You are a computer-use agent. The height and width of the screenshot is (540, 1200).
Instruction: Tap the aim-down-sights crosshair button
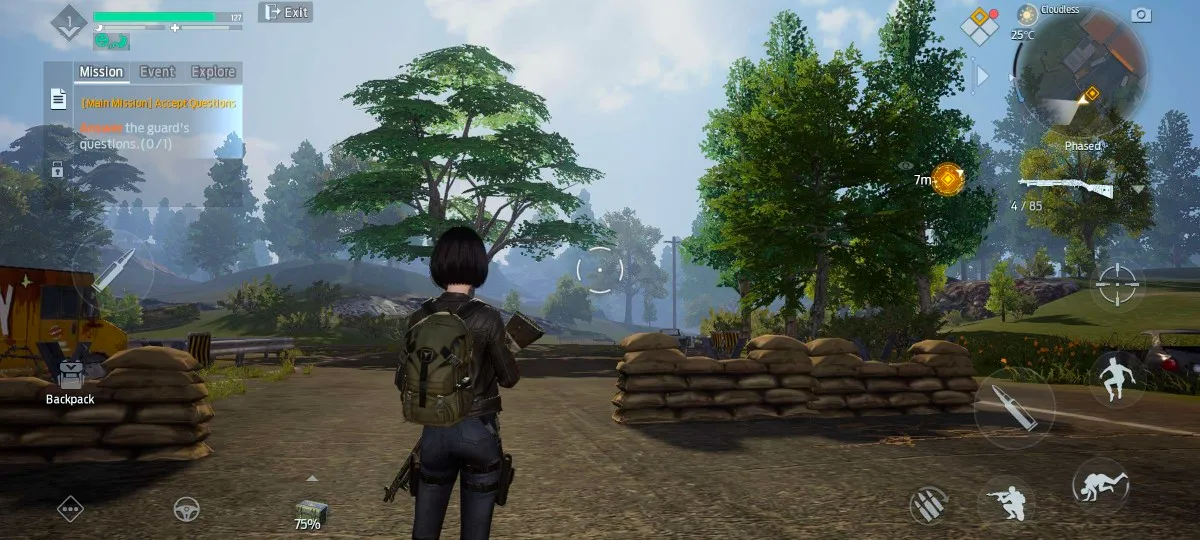tap(1116, 286)
